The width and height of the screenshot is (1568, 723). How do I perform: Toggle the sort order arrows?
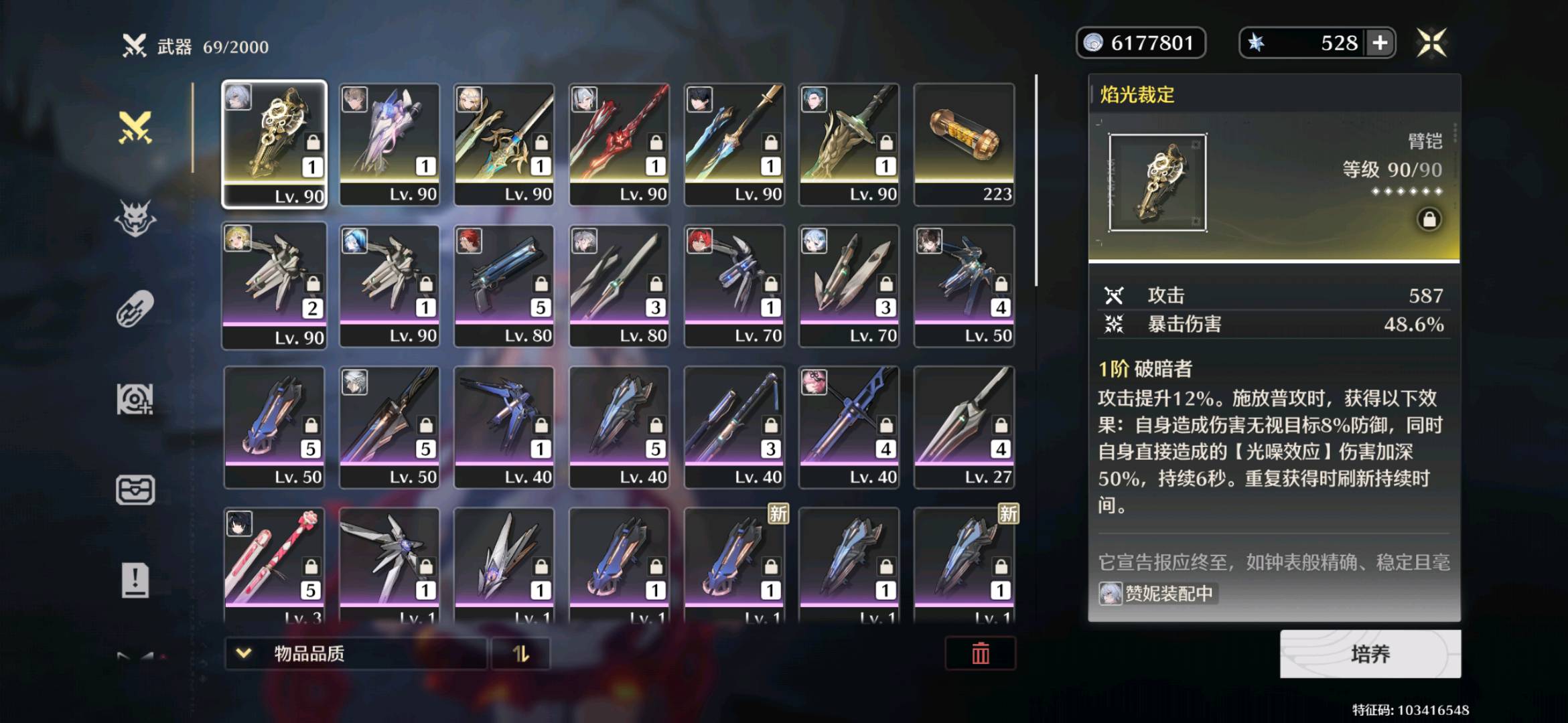520,653
